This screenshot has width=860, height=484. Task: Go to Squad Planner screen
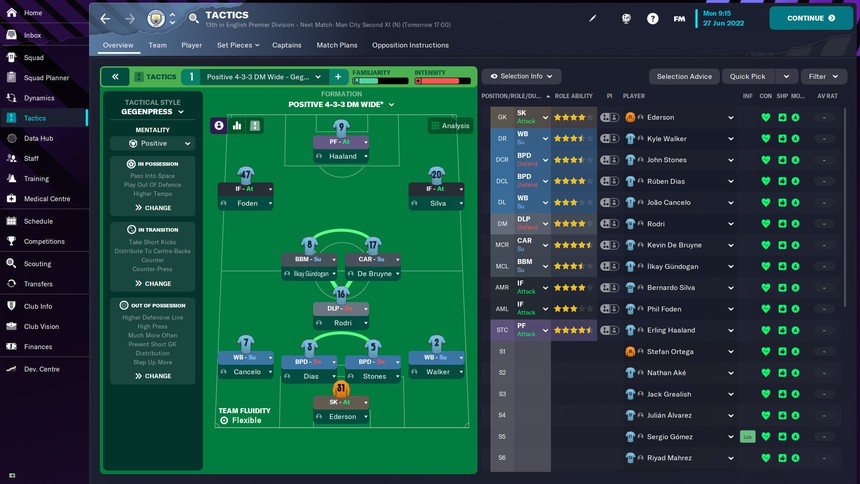tap(46, 77)
